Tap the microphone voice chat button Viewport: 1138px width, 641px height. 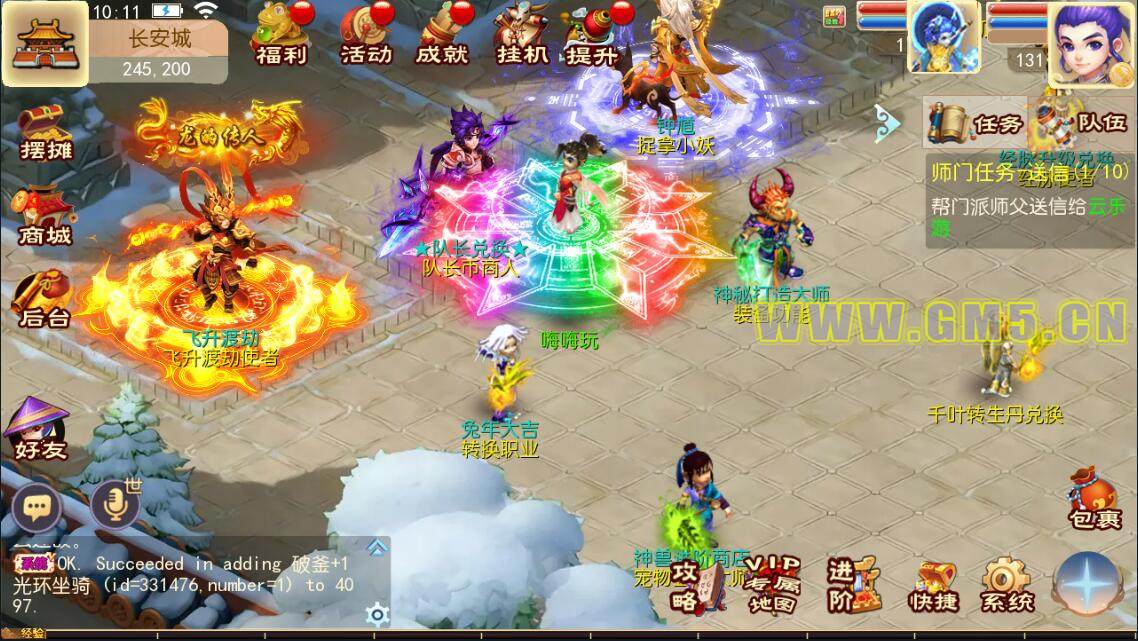[x=114, y=507]
